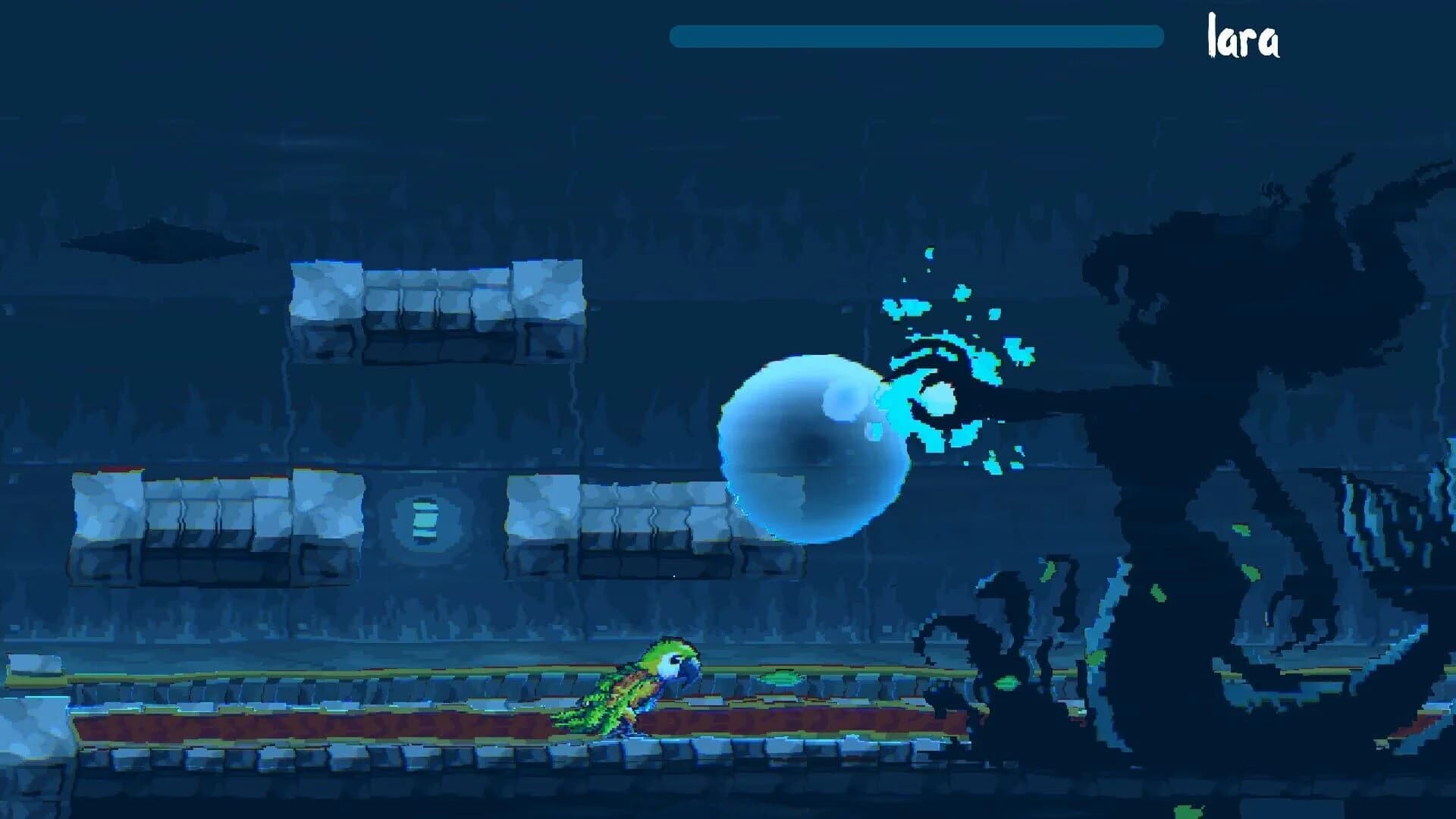This screenshot has width=1456, height=819.
Task: Click the upper stone platform
Action: coord(440,303)
